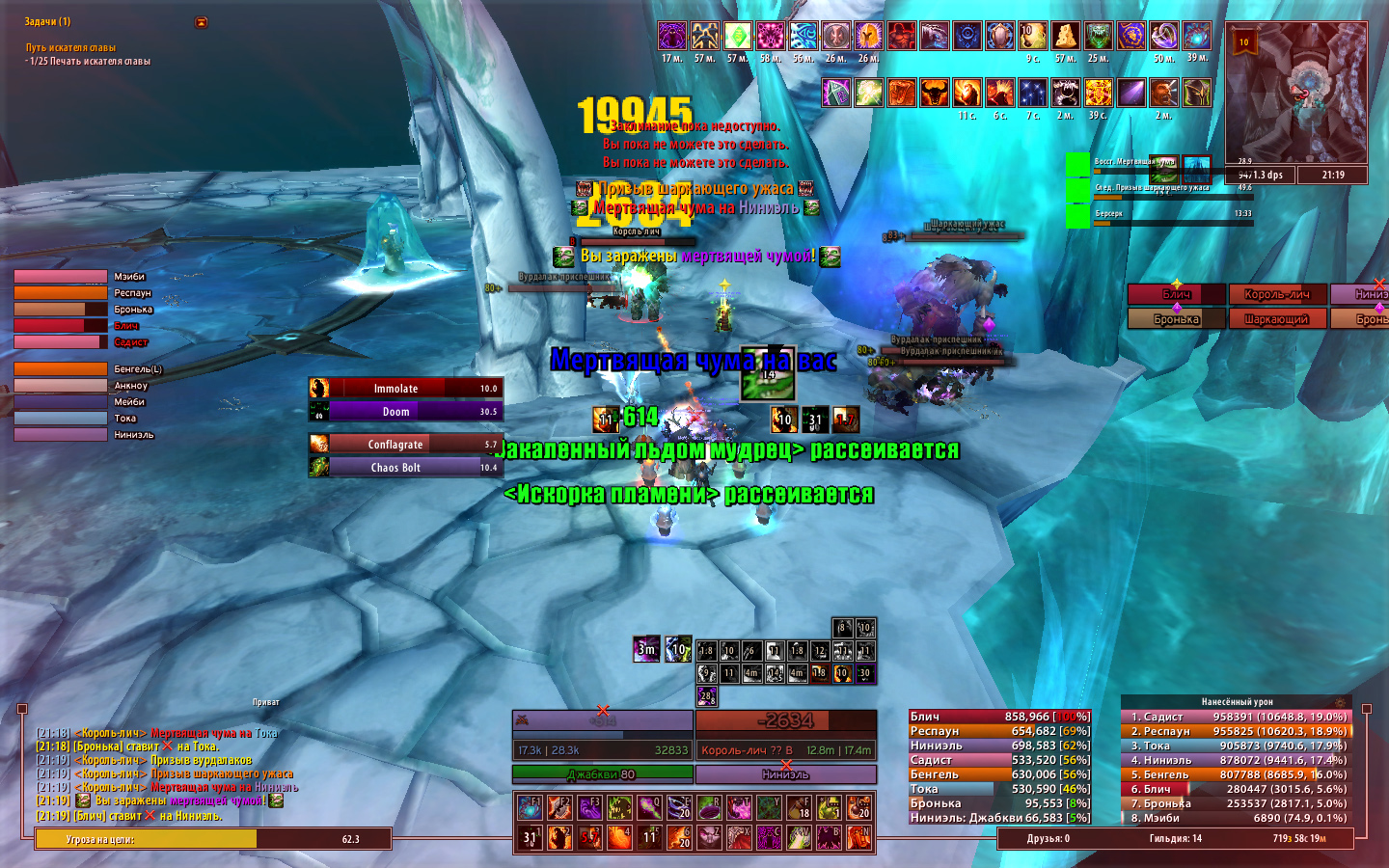
Task: Open the Гильдия guild panel
Action: (x=1175, y=839)
